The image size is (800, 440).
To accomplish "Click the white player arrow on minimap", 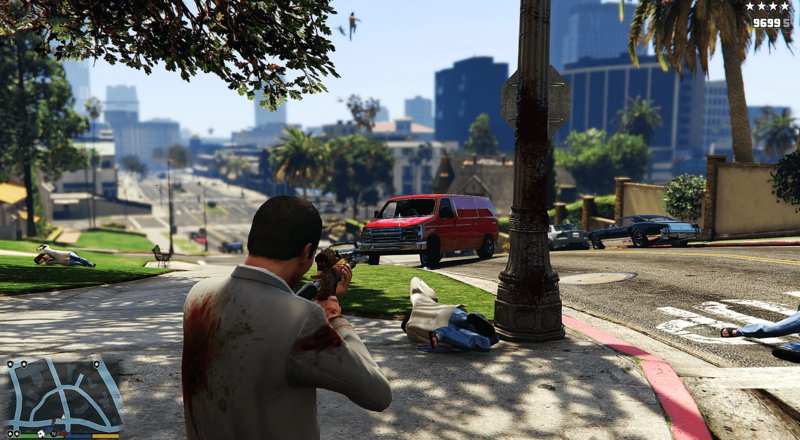I will pyautogui.click(x=63, y=417).
